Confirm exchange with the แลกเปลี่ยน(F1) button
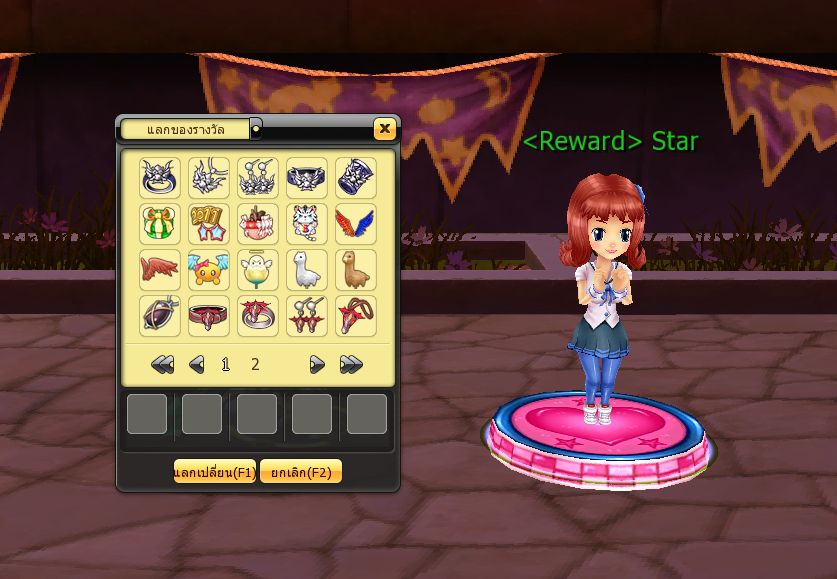The image size is (837, 579). pos(214,472)
